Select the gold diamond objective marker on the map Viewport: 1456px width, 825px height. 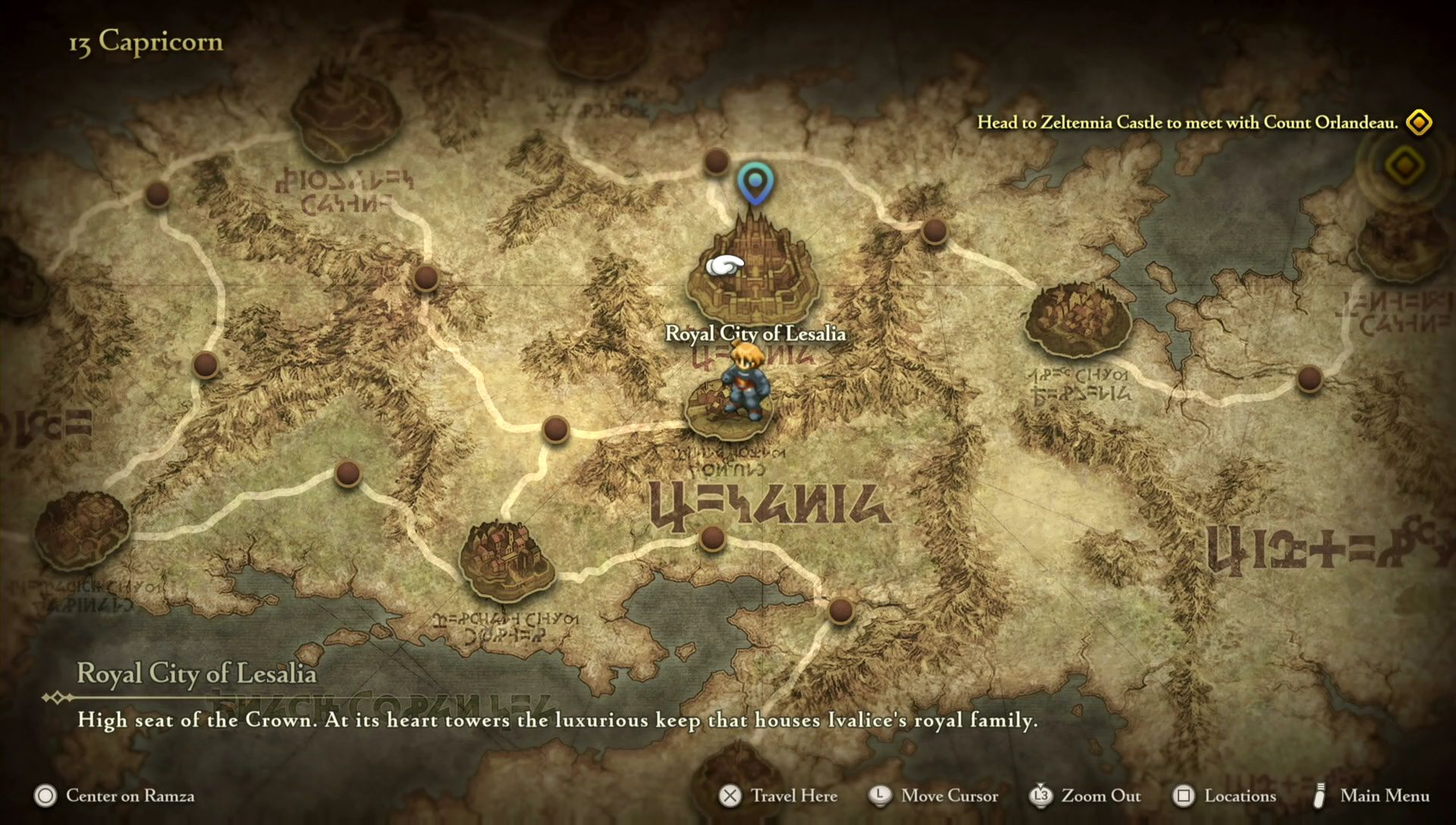(x=1404, y=165)
